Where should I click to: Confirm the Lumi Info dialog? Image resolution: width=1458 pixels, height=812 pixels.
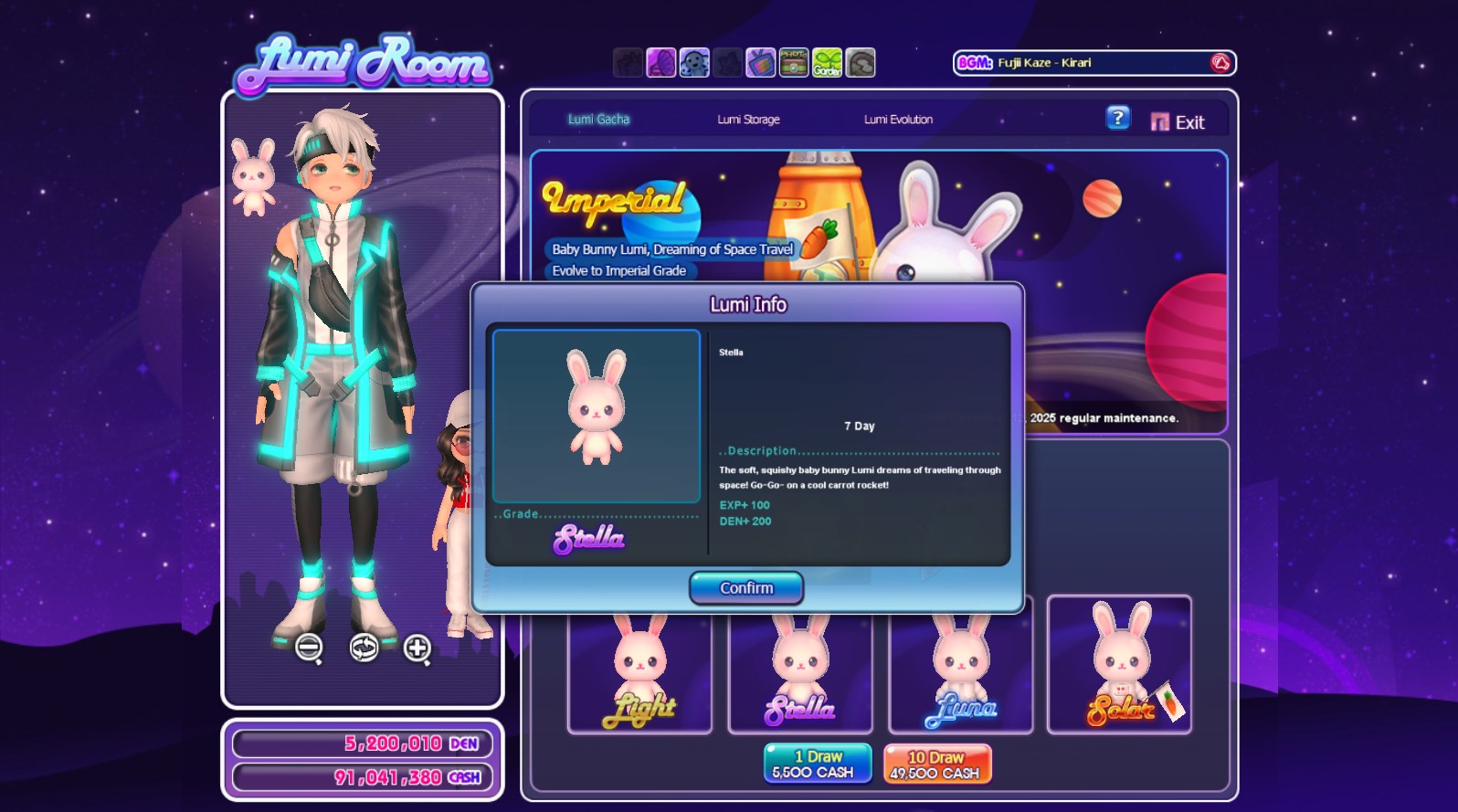point(746,588)
